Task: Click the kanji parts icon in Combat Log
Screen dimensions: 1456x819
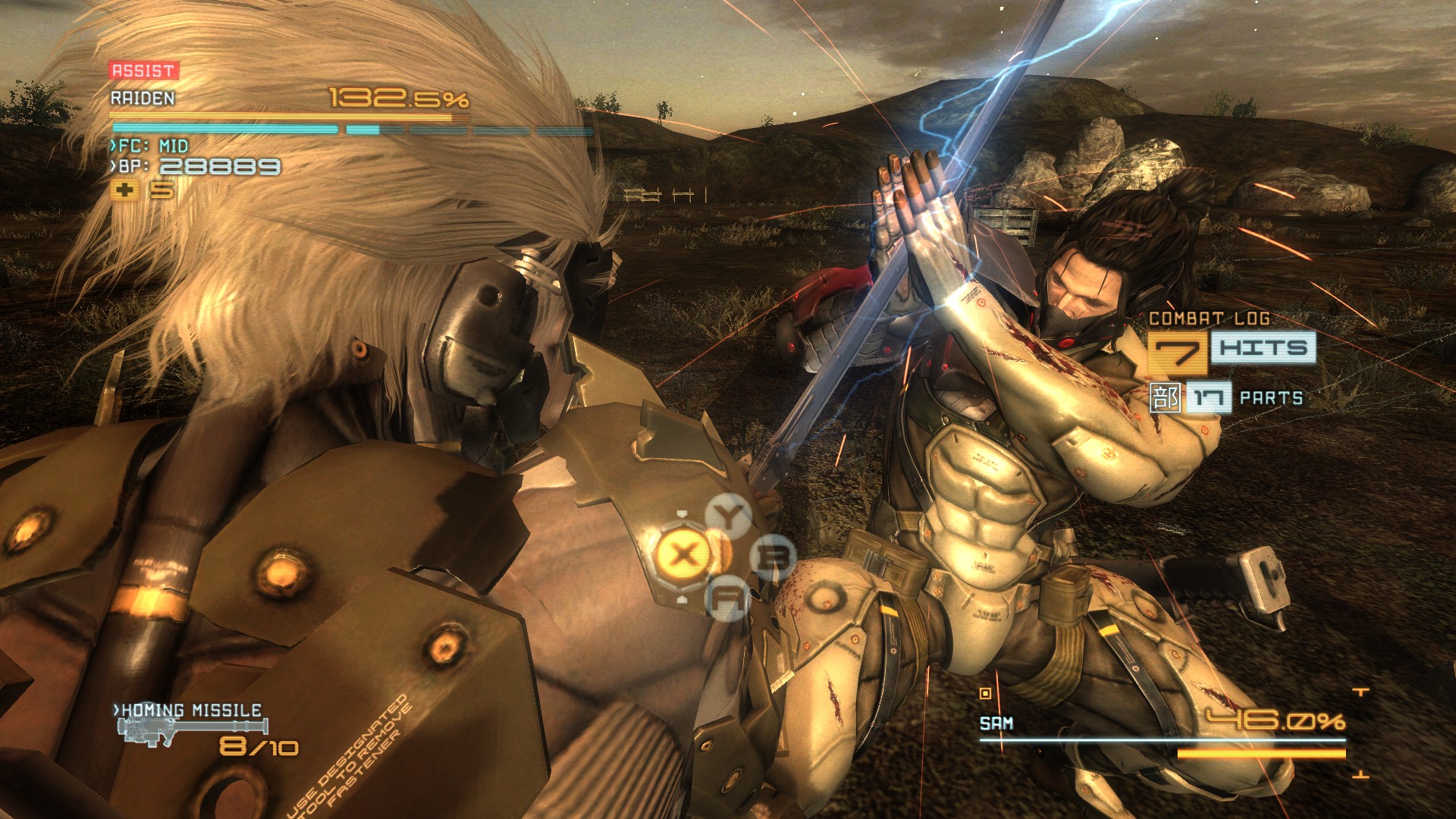Action: pyautogui.click(x=1165, y=398)
